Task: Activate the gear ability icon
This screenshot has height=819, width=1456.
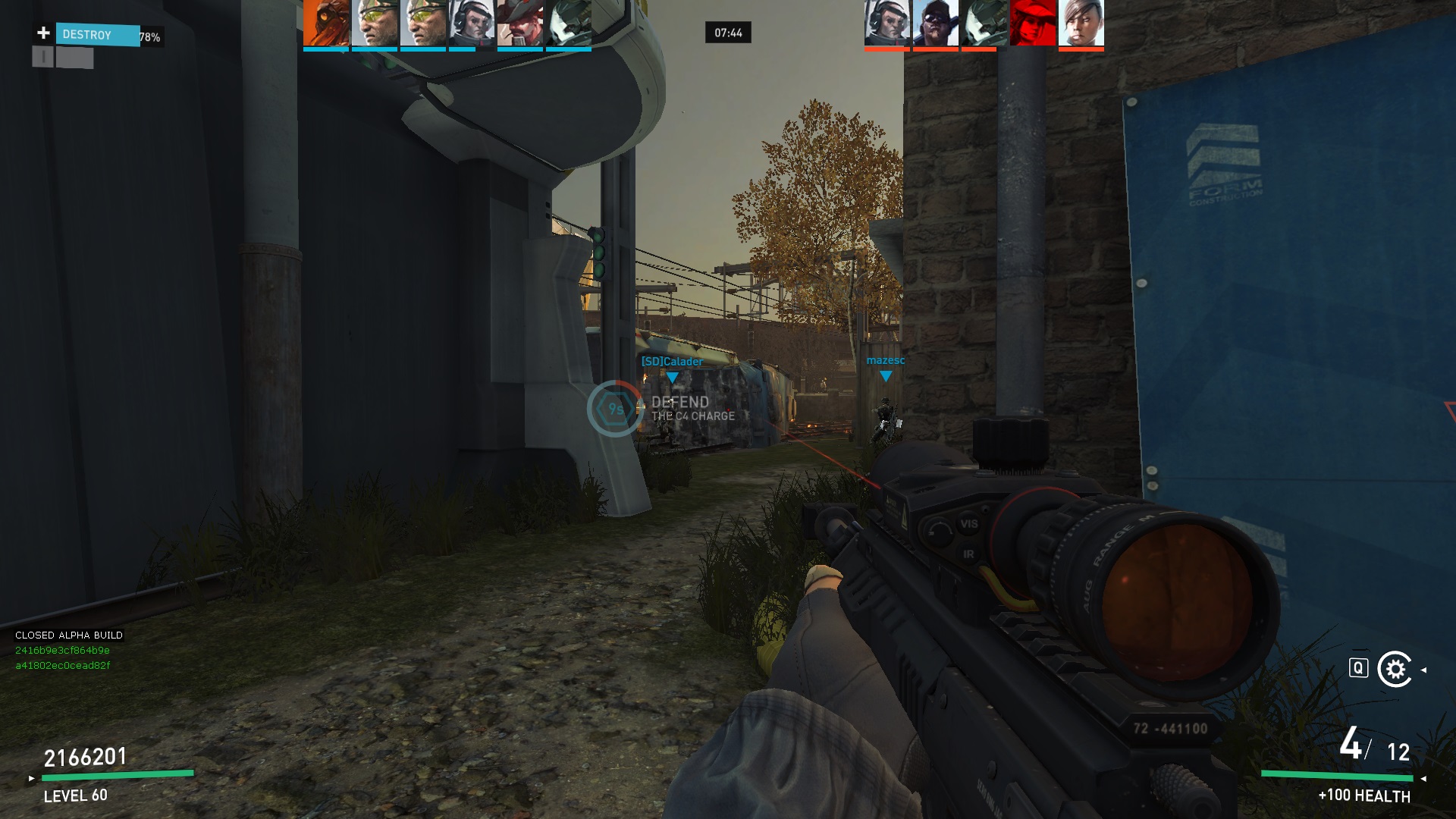Action: point(1395,669)
